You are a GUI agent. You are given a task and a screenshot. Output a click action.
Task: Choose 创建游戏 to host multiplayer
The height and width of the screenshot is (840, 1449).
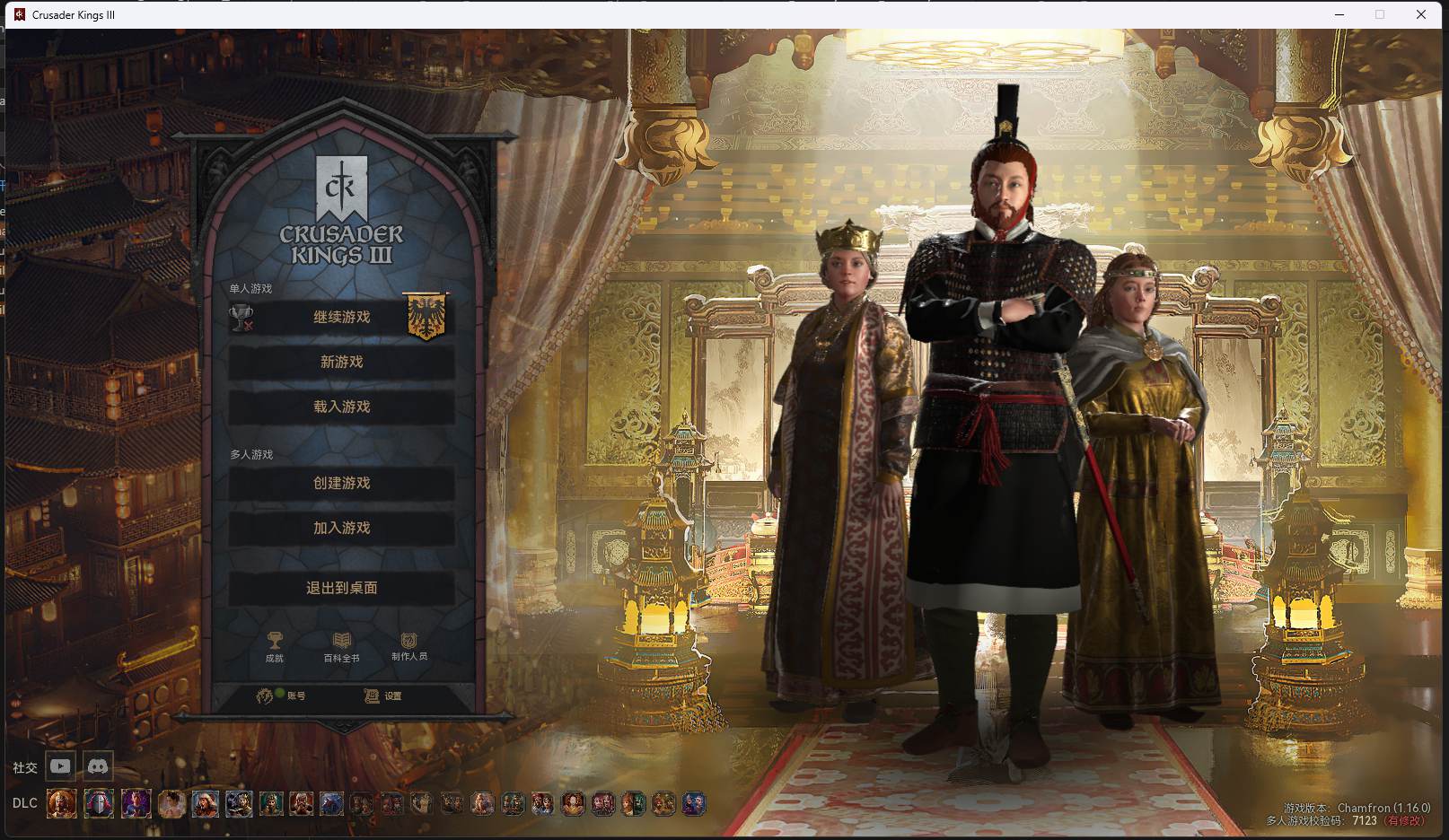coord(341,483)
